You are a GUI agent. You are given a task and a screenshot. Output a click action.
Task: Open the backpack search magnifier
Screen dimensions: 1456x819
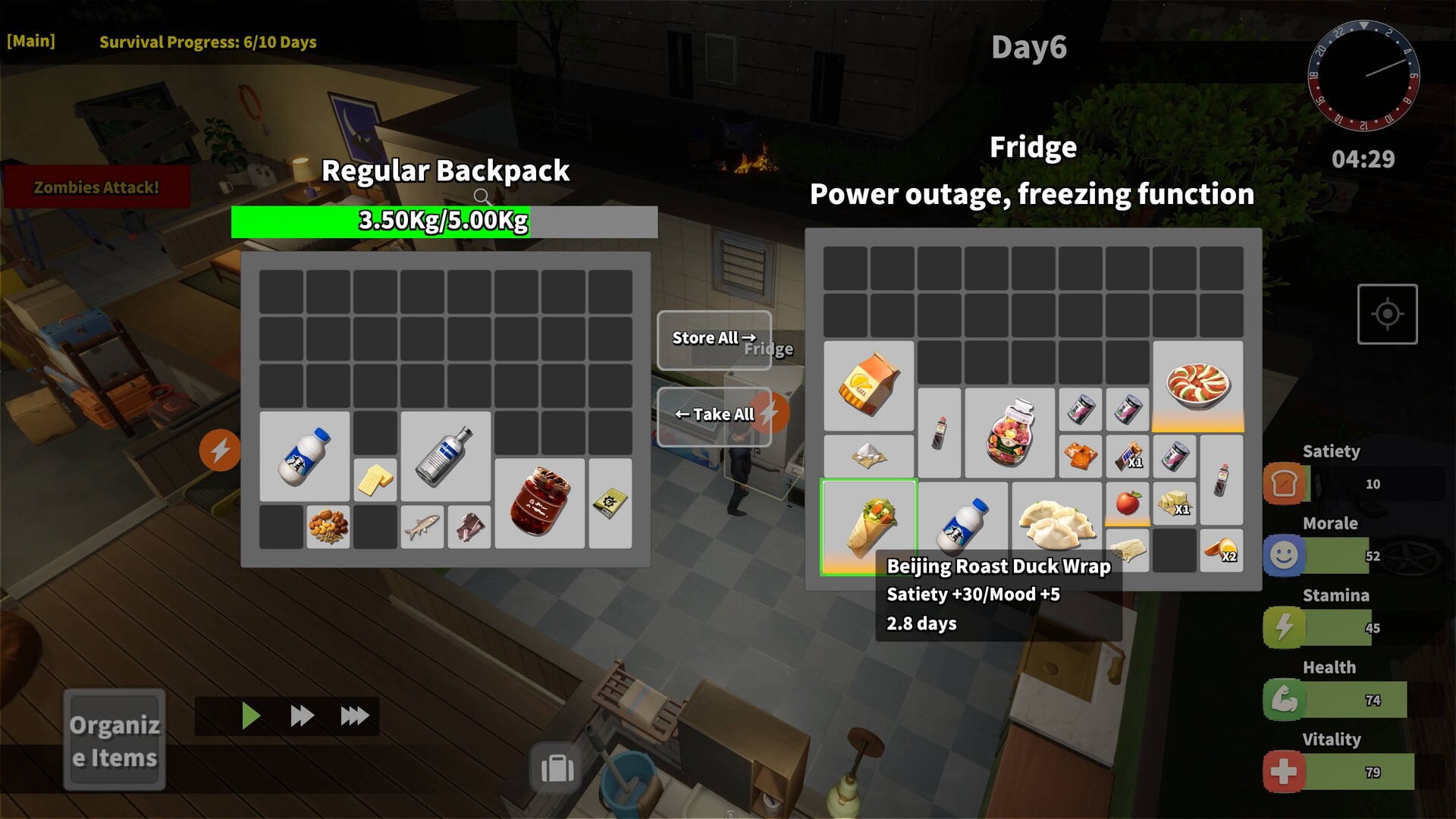tap(482, 197)
